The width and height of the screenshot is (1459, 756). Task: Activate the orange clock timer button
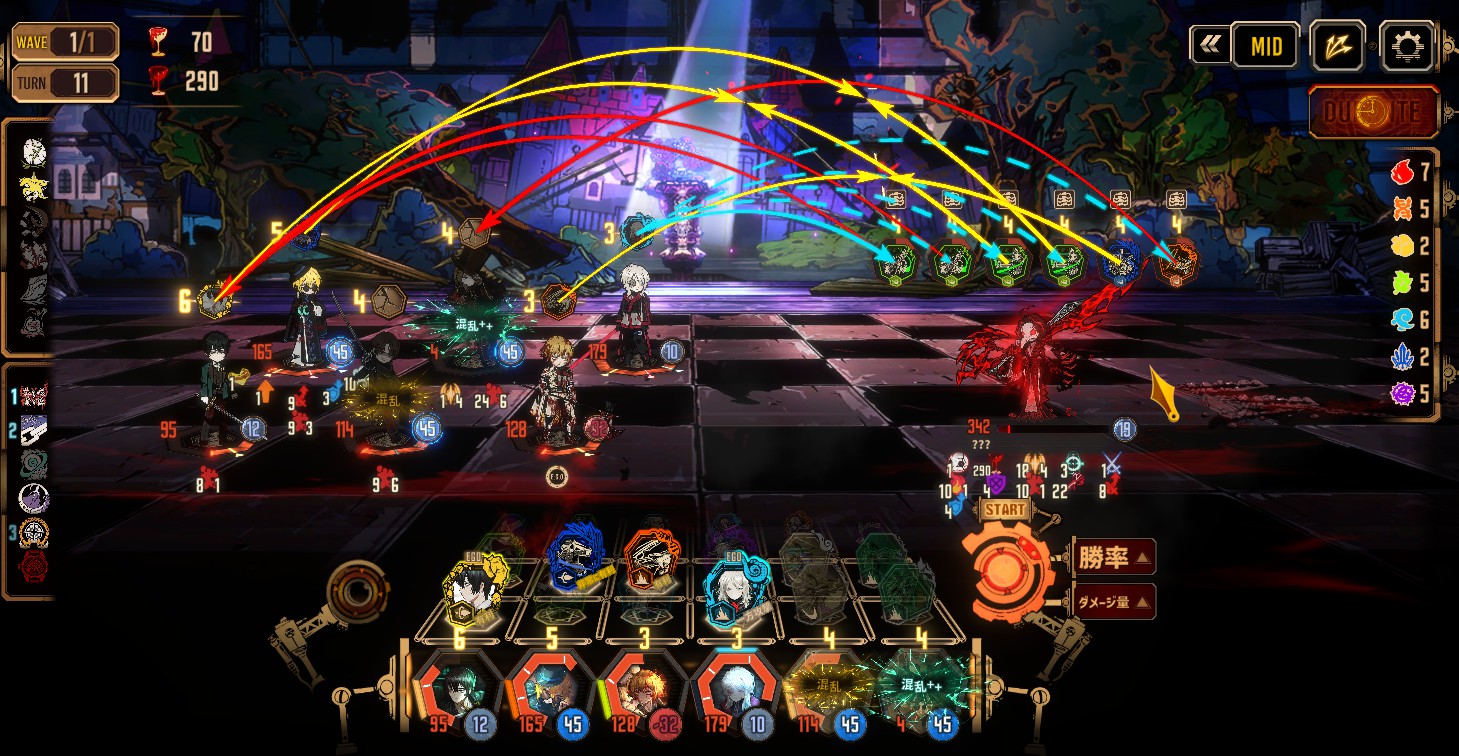[x=1373, y=112]
